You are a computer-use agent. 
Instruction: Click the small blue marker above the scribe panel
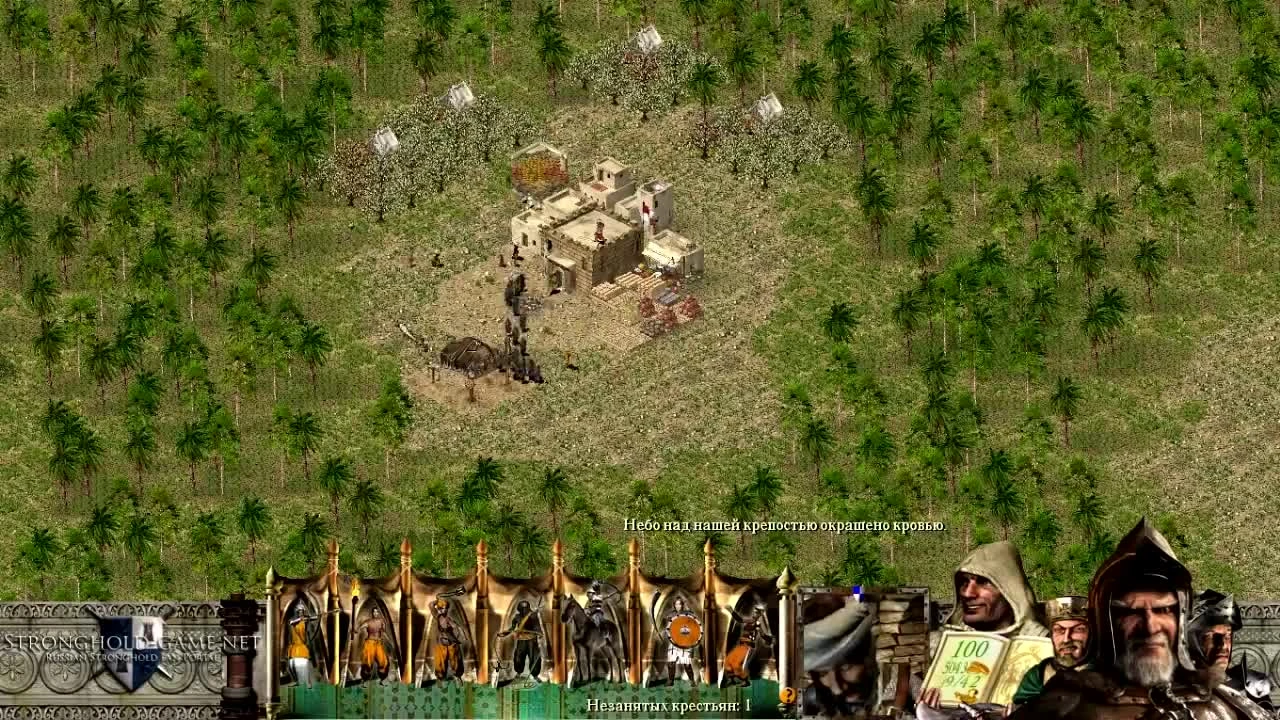pos(858,590)
